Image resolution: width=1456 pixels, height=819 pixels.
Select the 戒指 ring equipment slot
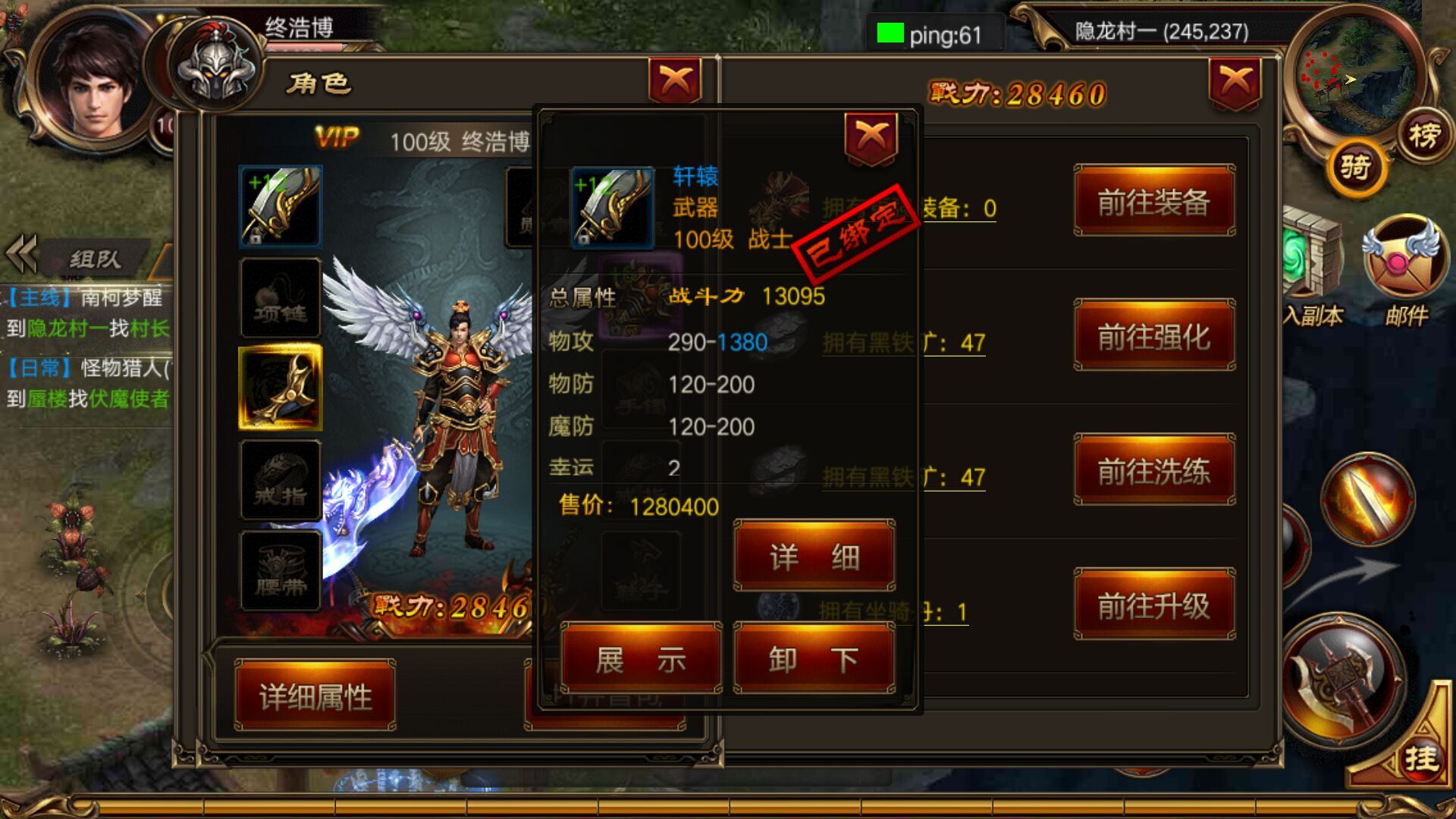[279, 478]
